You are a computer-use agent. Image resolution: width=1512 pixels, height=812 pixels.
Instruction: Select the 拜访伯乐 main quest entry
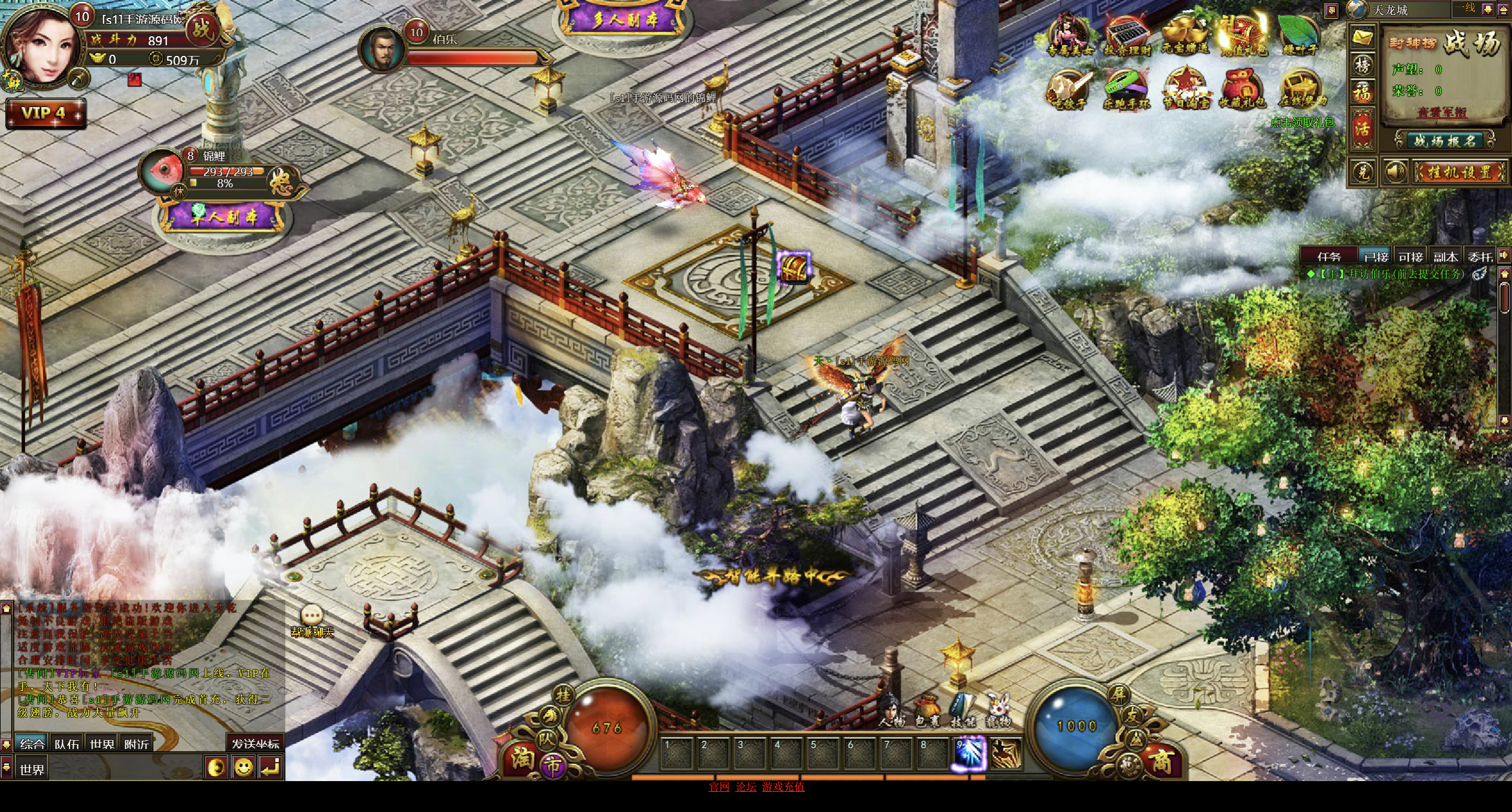click(1391, 274)
